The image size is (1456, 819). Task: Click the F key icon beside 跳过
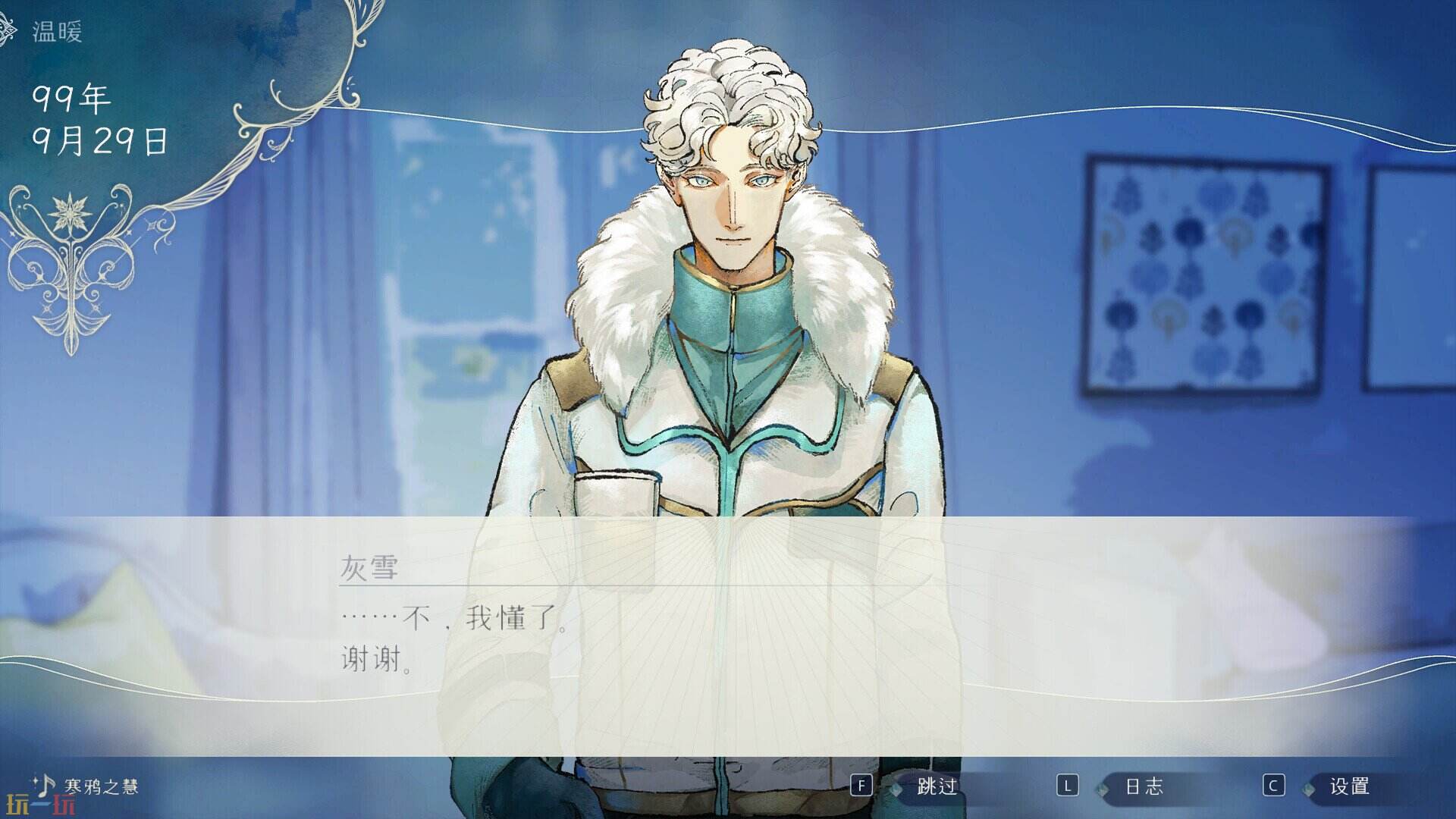[861, 785]
